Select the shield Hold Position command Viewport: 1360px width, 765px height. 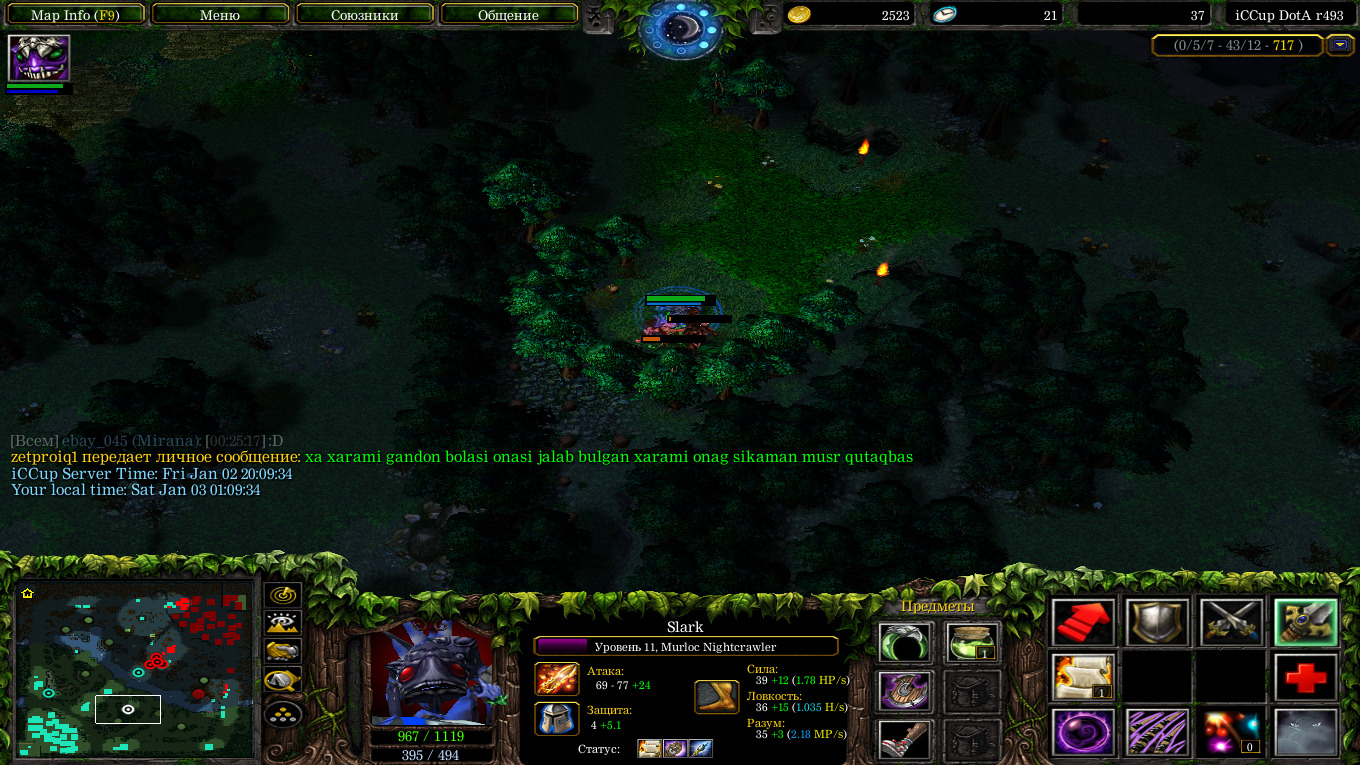point(1157,622)
